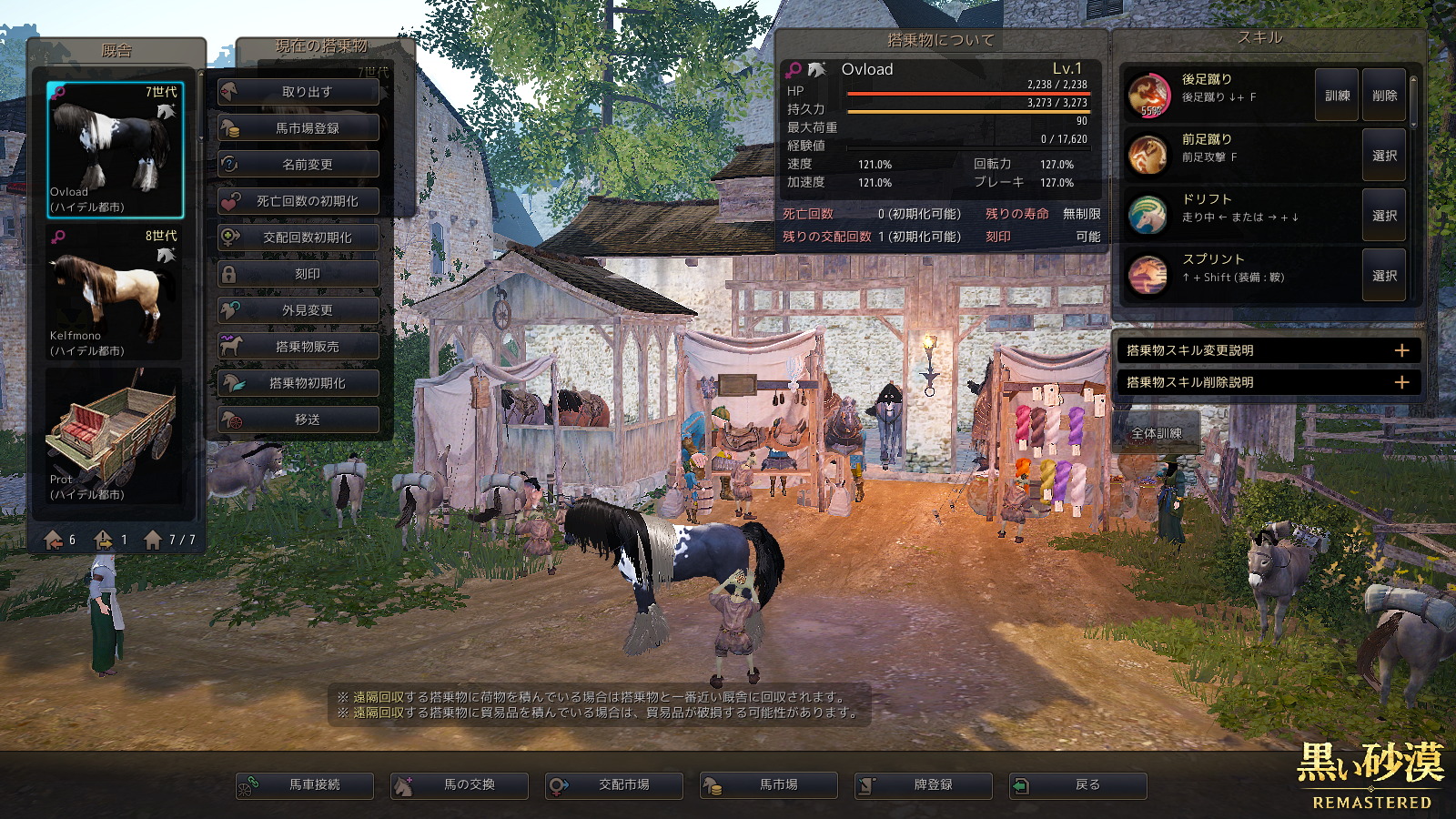Click 戻る to go back

pyautogui.click(x=1078, y=785)
